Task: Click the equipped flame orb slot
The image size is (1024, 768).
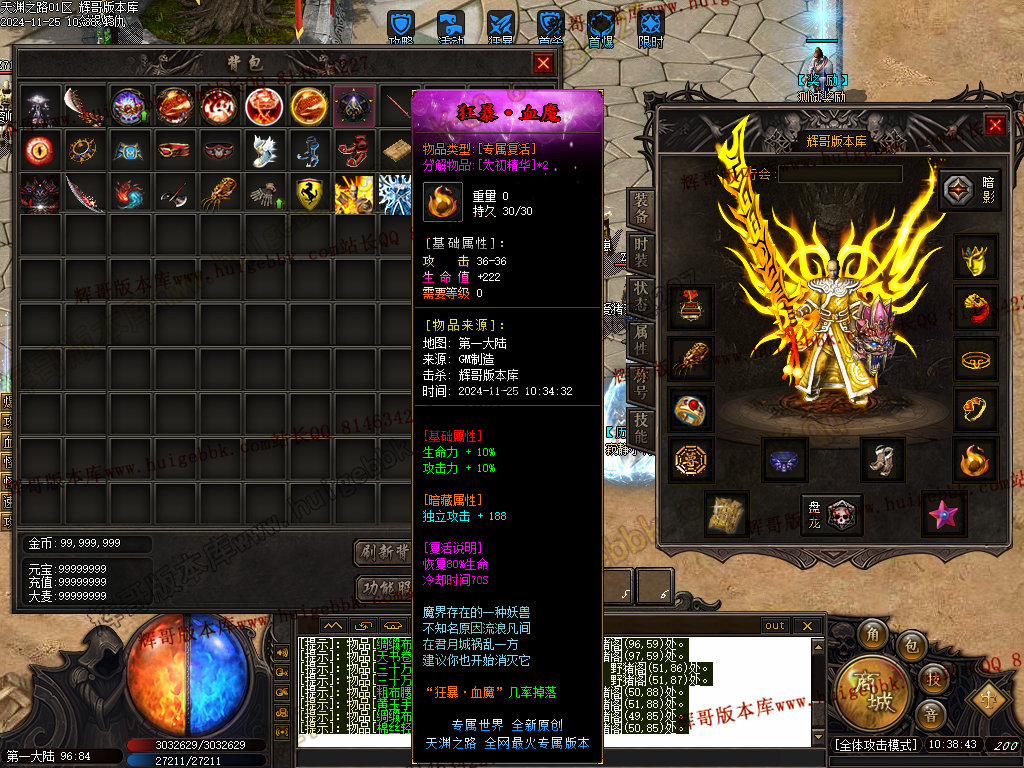Action: (x=975, y=459)
